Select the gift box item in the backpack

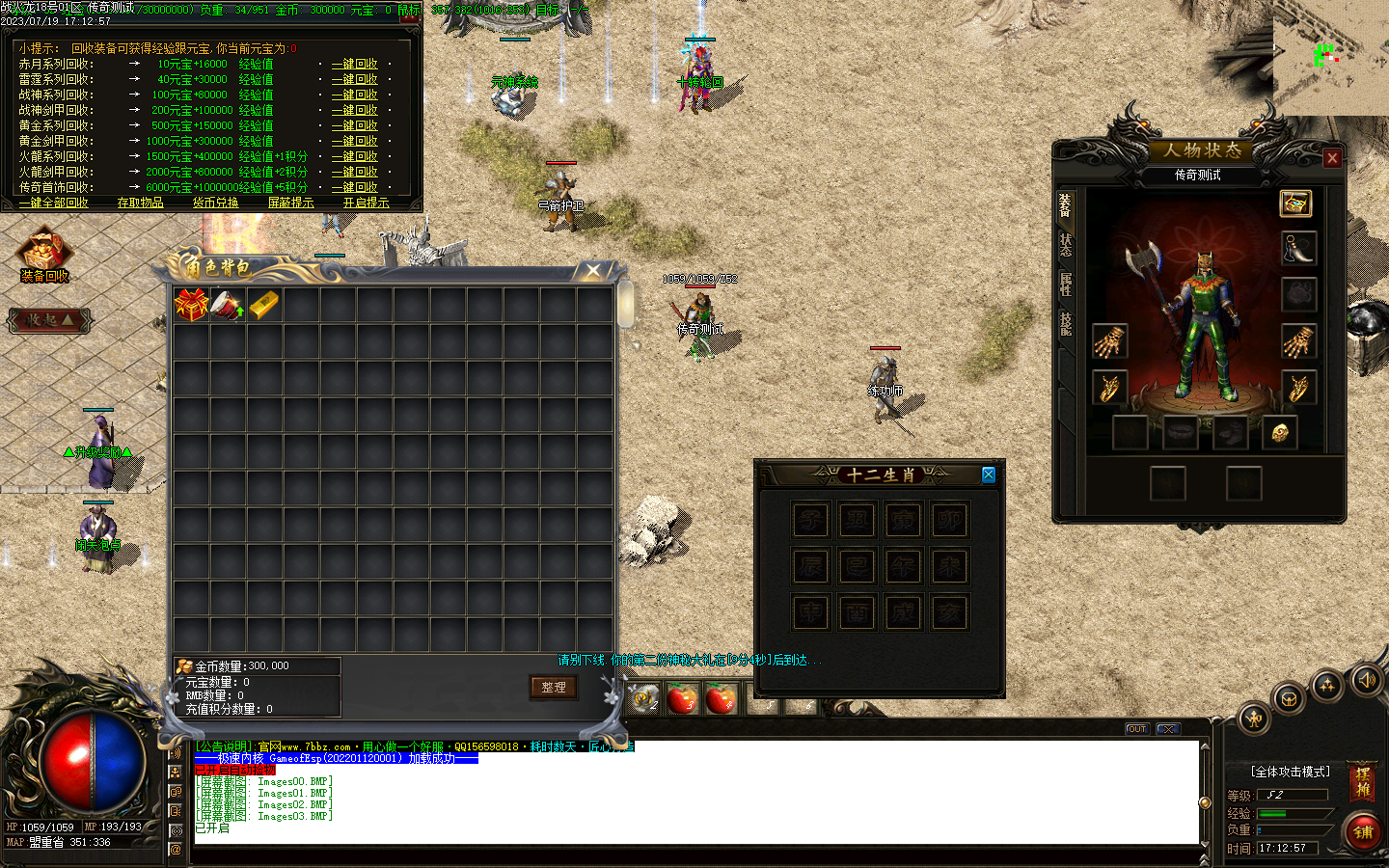coord(192,304)
